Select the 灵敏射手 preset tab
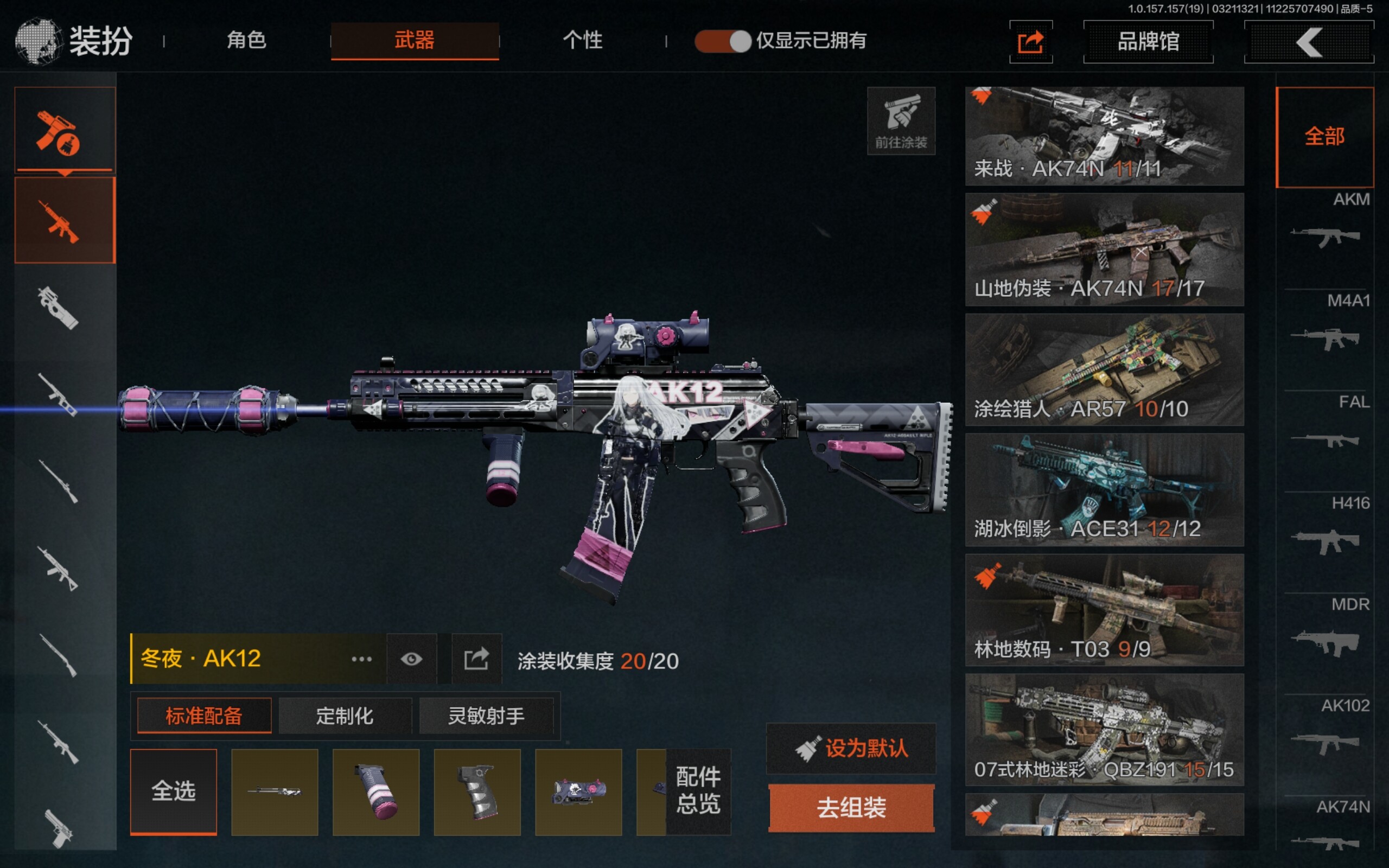Viewport: 1389px width, 868px height. 486,716
